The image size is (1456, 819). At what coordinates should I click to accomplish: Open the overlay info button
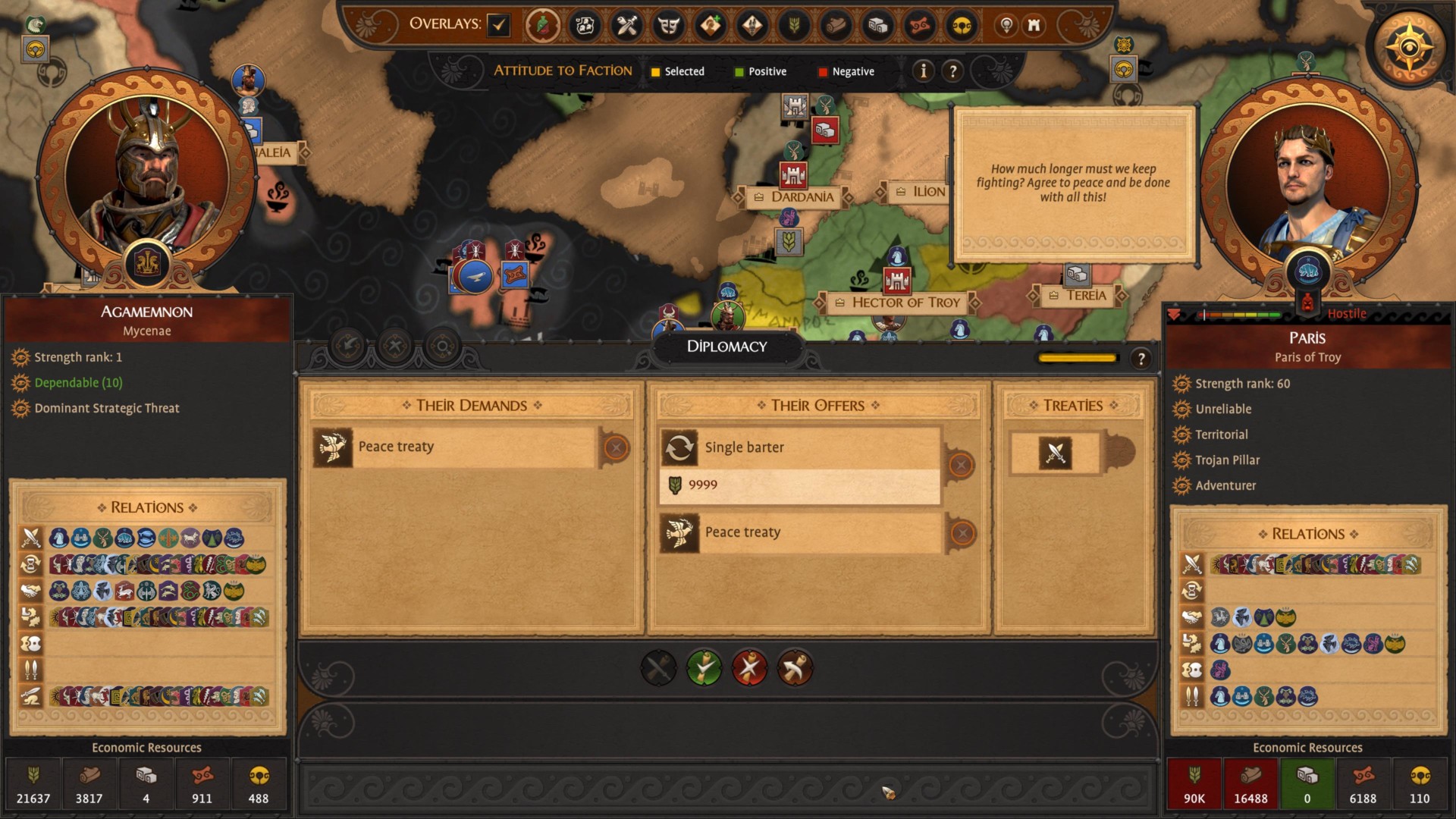tap(923, 71)
